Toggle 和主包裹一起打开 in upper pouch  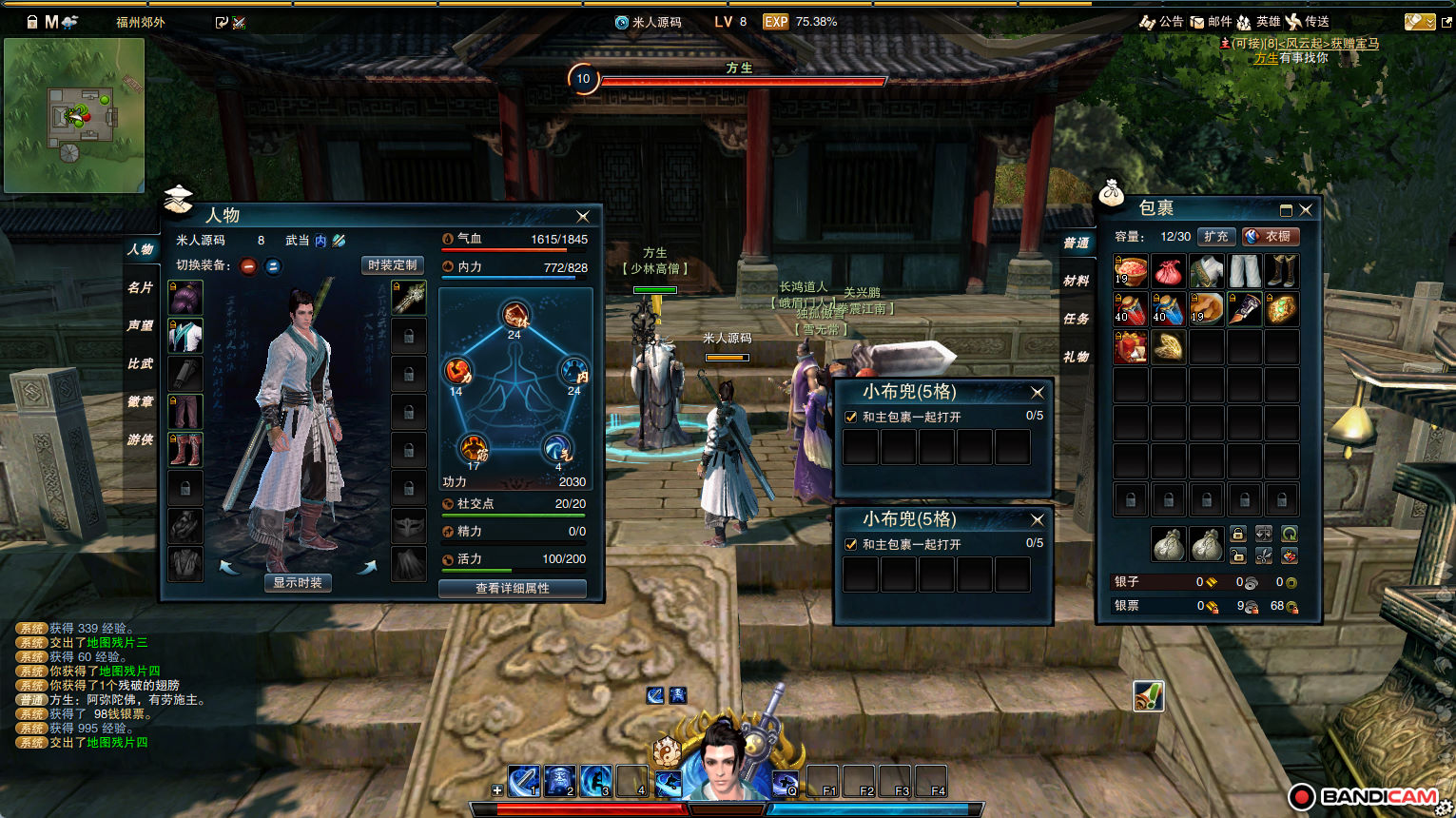pyautogui.click(x=851, y=417)
